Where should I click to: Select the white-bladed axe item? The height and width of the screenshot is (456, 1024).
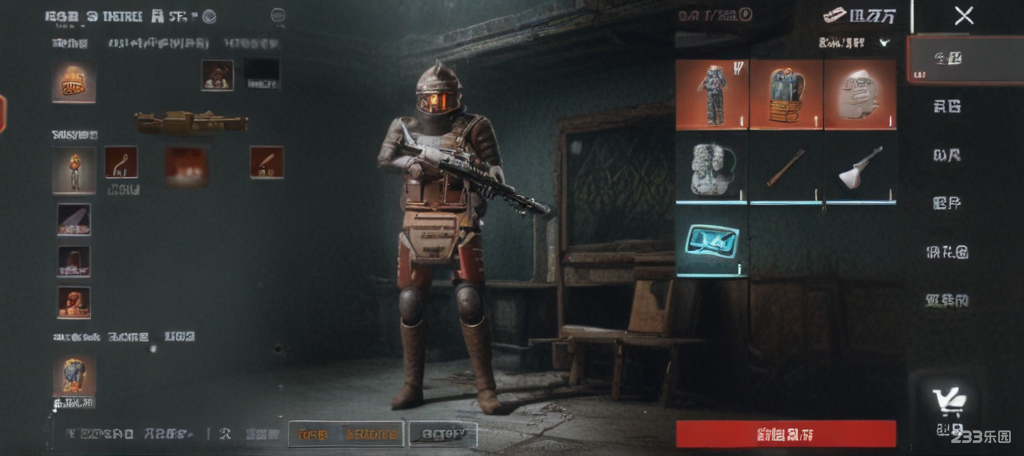[859, 169]
